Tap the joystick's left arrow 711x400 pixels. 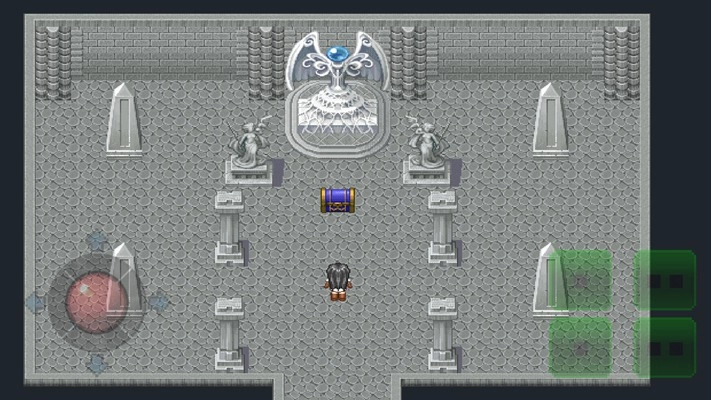tap(35, 302)
